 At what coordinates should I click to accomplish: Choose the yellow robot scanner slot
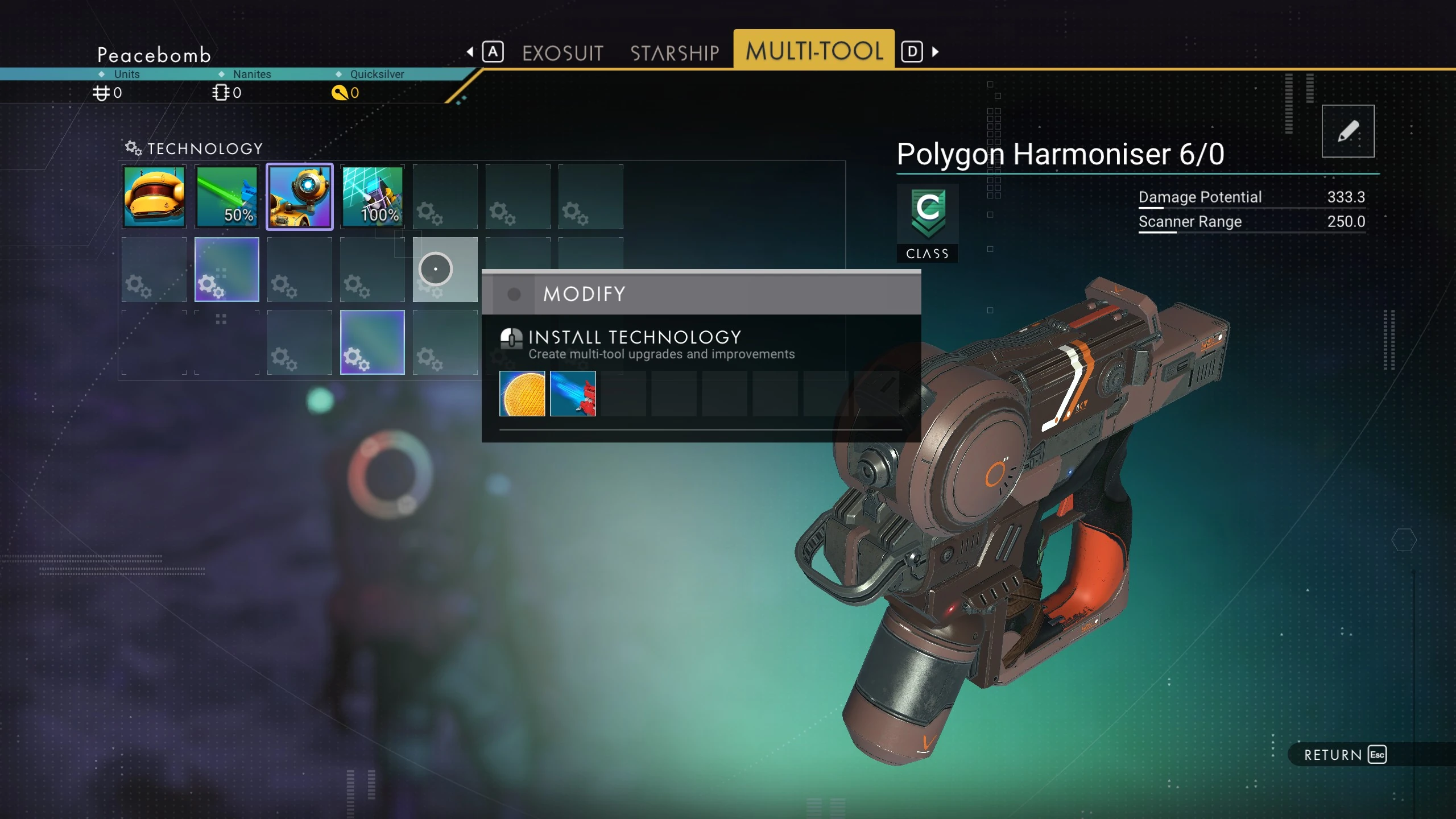pyautogui.click(x=300, y=197)
